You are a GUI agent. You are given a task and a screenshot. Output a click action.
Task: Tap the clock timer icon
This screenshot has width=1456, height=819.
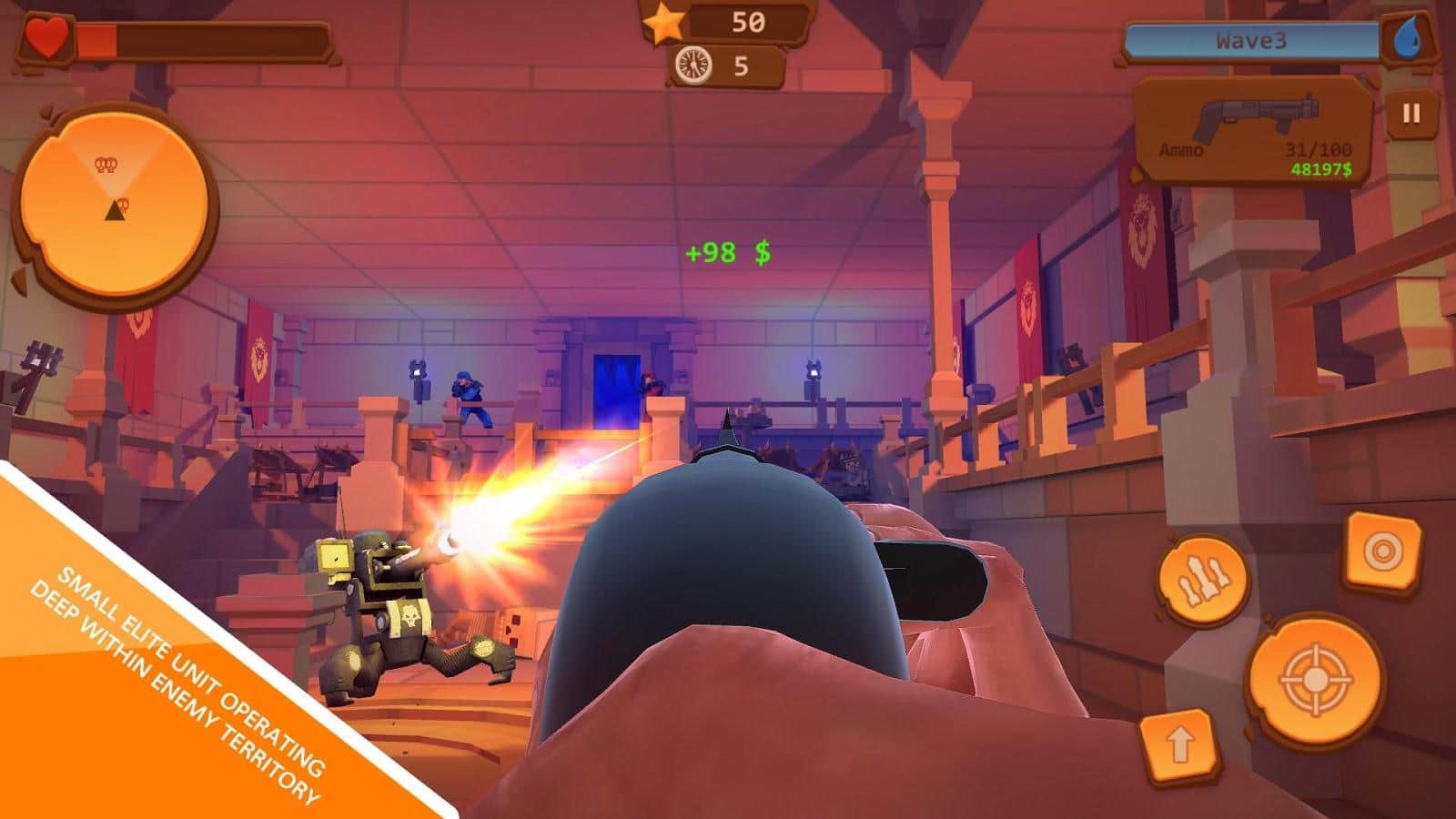click(x=695, y=65)
